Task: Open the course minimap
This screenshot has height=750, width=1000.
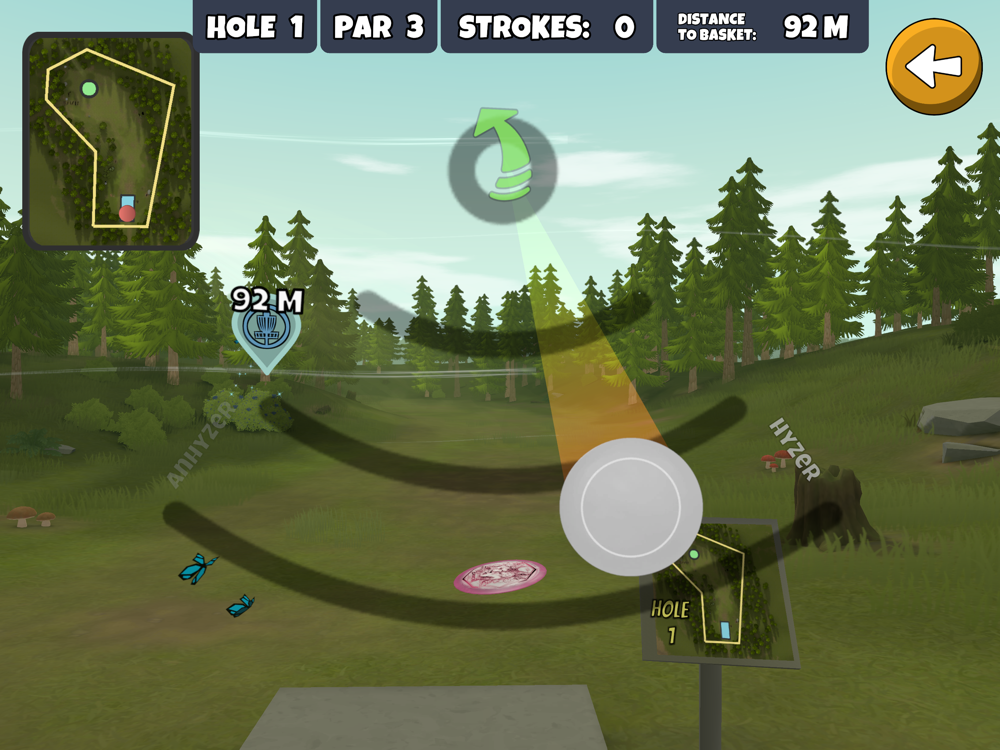Action: click(x=110, y=140)
